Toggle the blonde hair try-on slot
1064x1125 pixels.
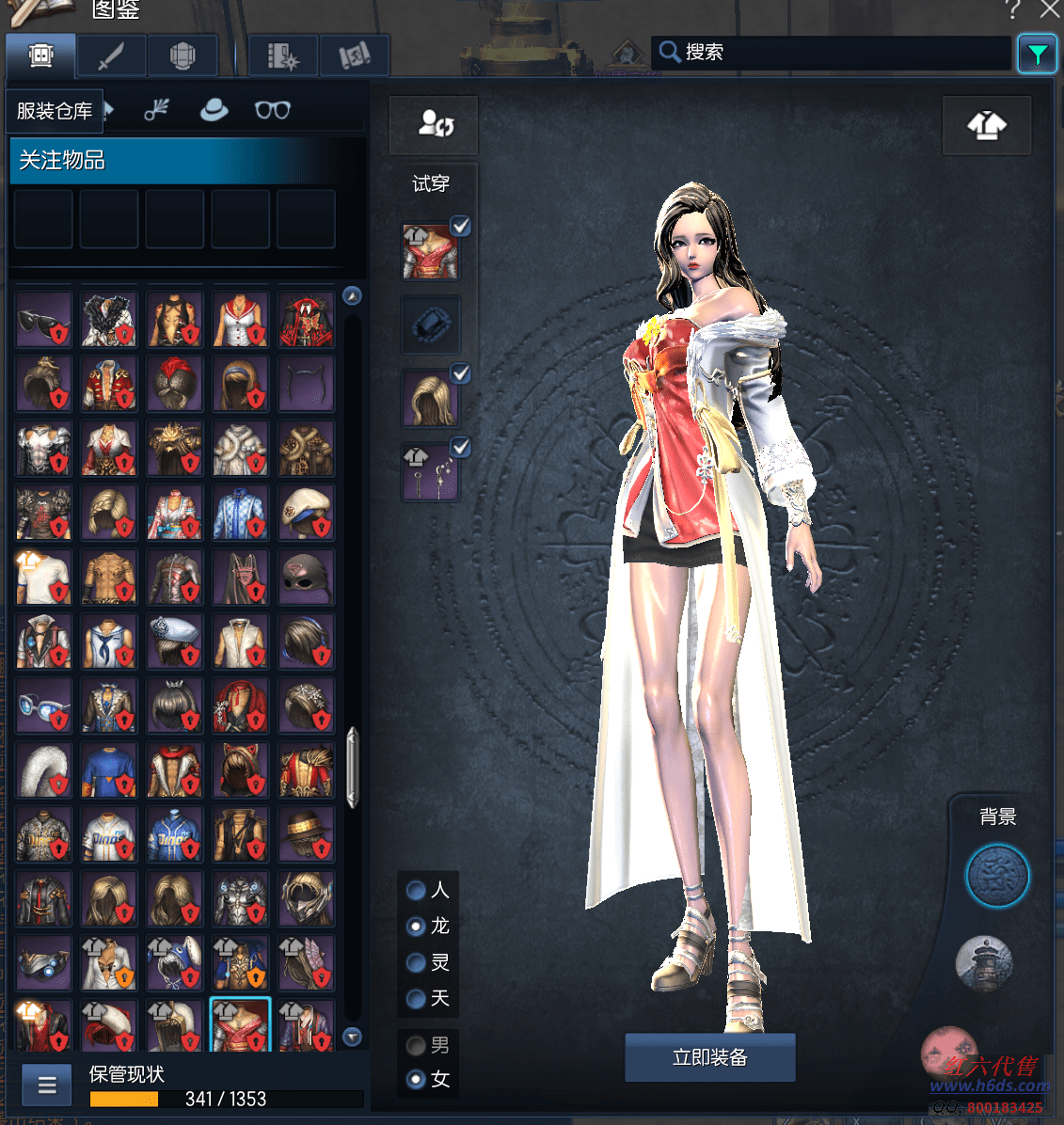click(x=460, y=373)
